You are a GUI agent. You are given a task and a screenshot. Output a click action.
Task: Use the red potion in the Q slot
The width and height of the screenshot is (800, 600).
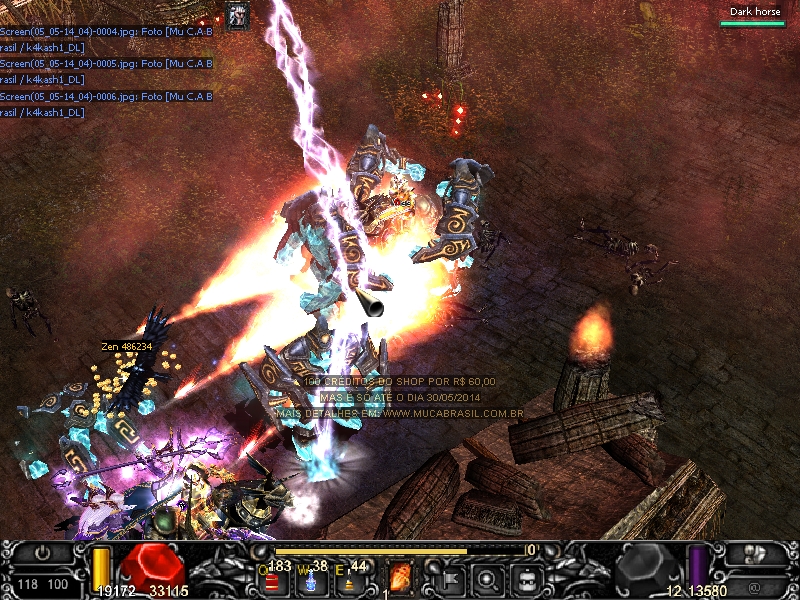tap(272, 580)
